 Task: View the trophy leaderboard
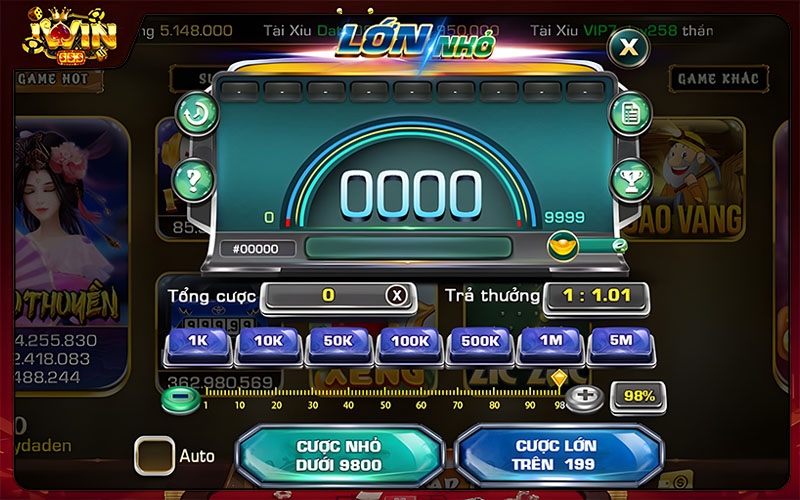630,179
